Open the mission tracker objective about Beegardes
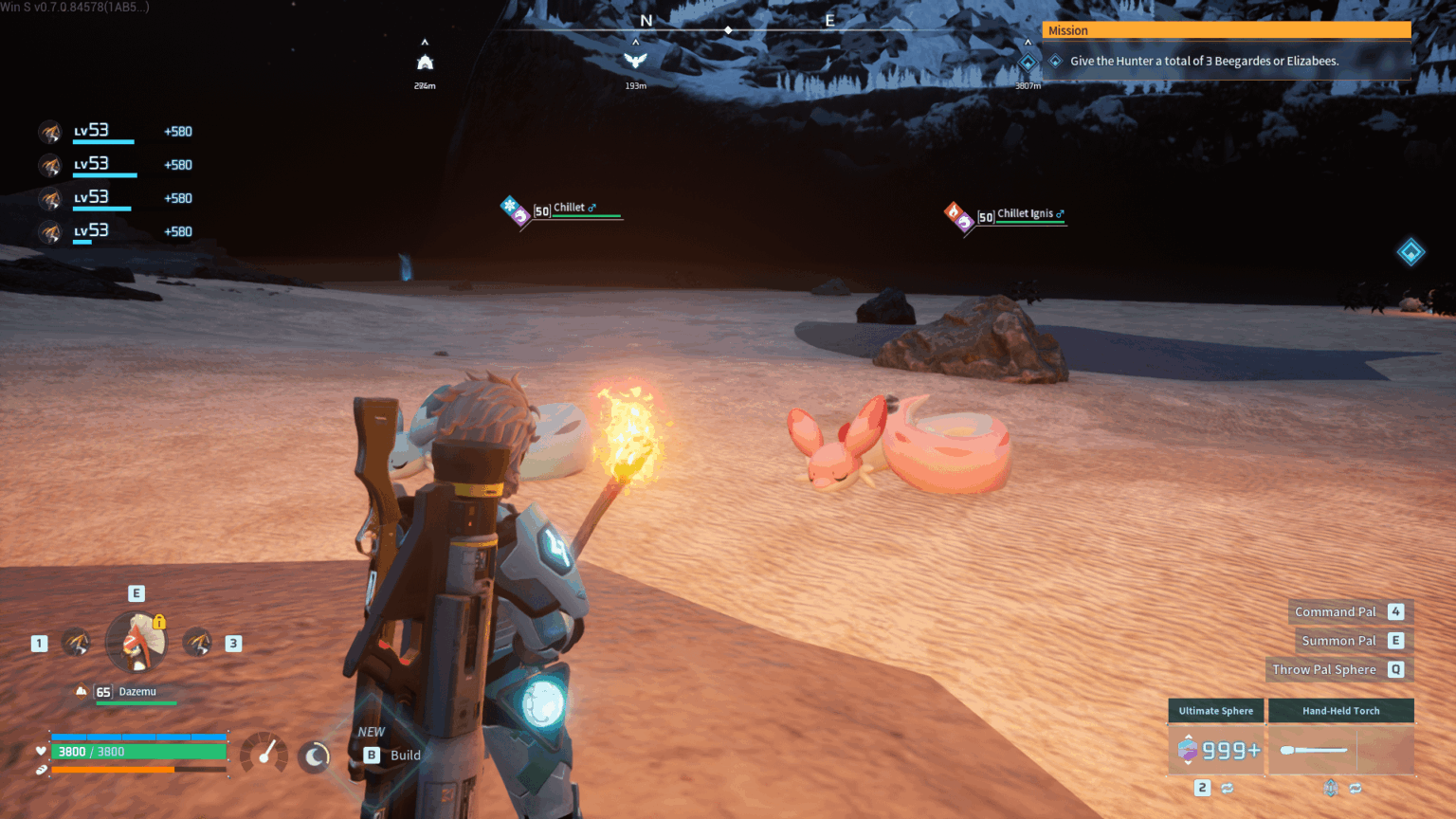 pos(1204,62)
